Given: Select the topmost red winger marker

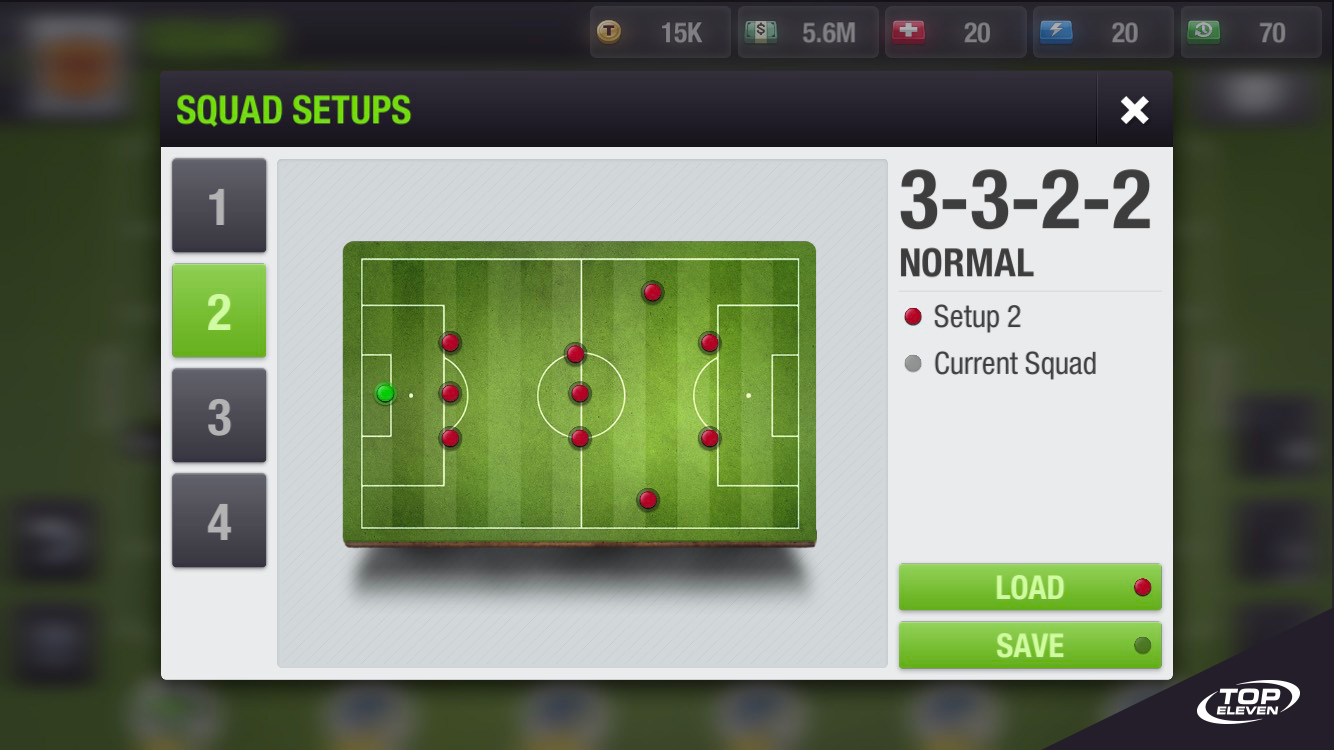Looking at the screenshot, I should tap(652, 291).
